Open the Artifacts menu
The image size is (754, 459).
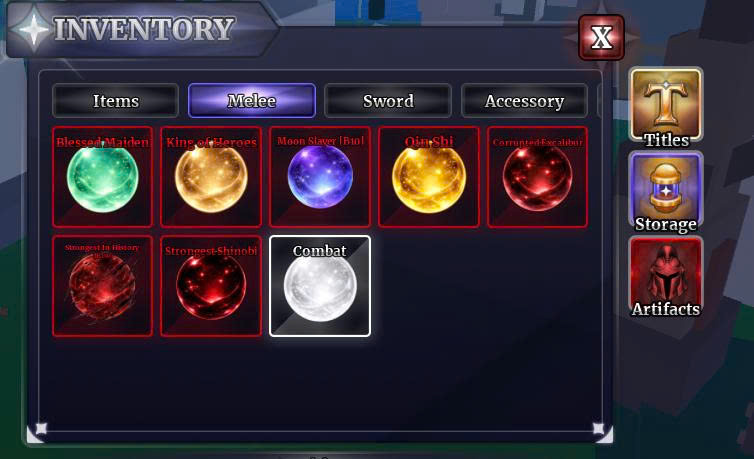click(666, 277)
